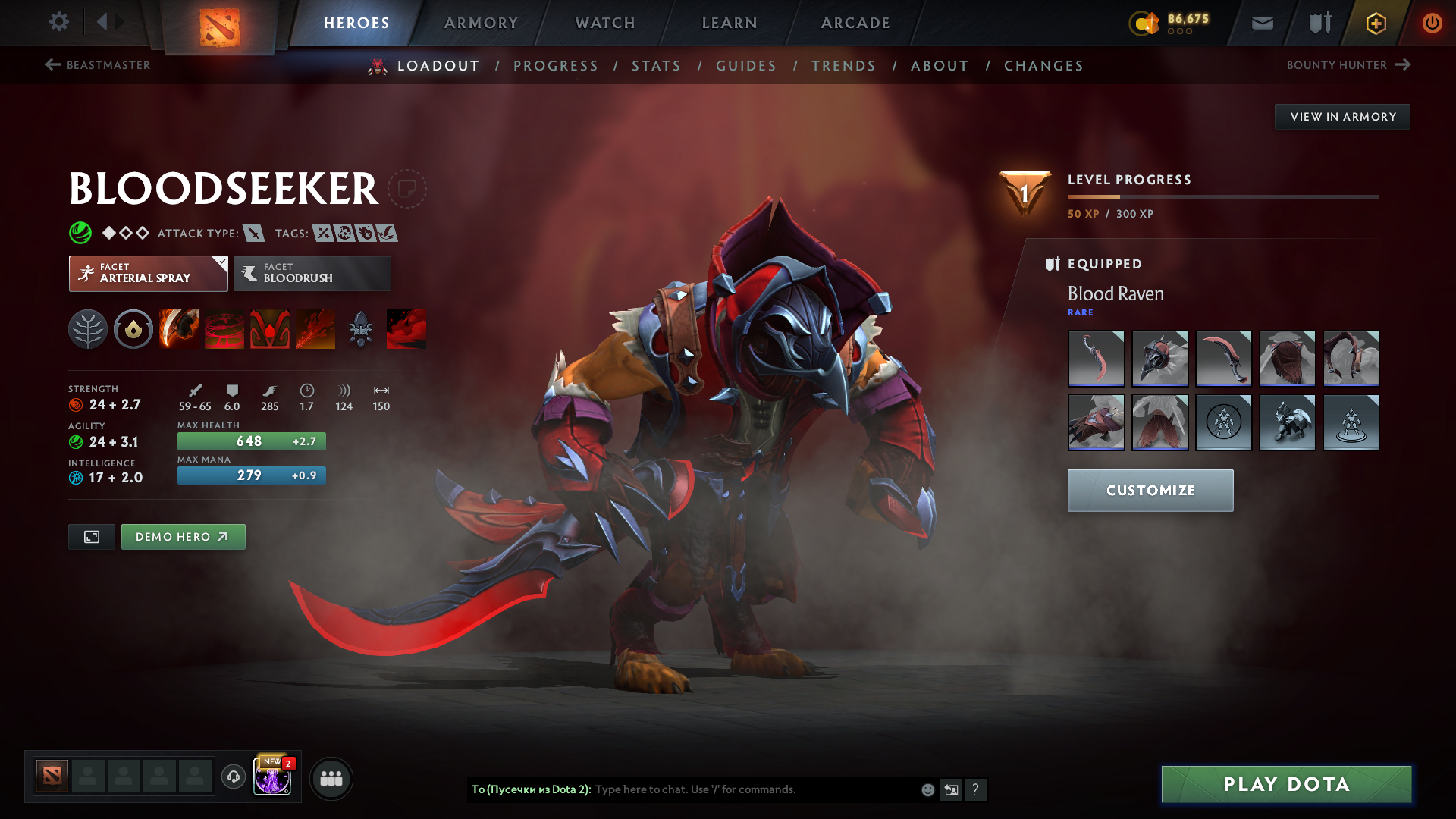Click the Rupture ultimate ability icon
Screen dimensions: 1456x819
tap(315, 328)
